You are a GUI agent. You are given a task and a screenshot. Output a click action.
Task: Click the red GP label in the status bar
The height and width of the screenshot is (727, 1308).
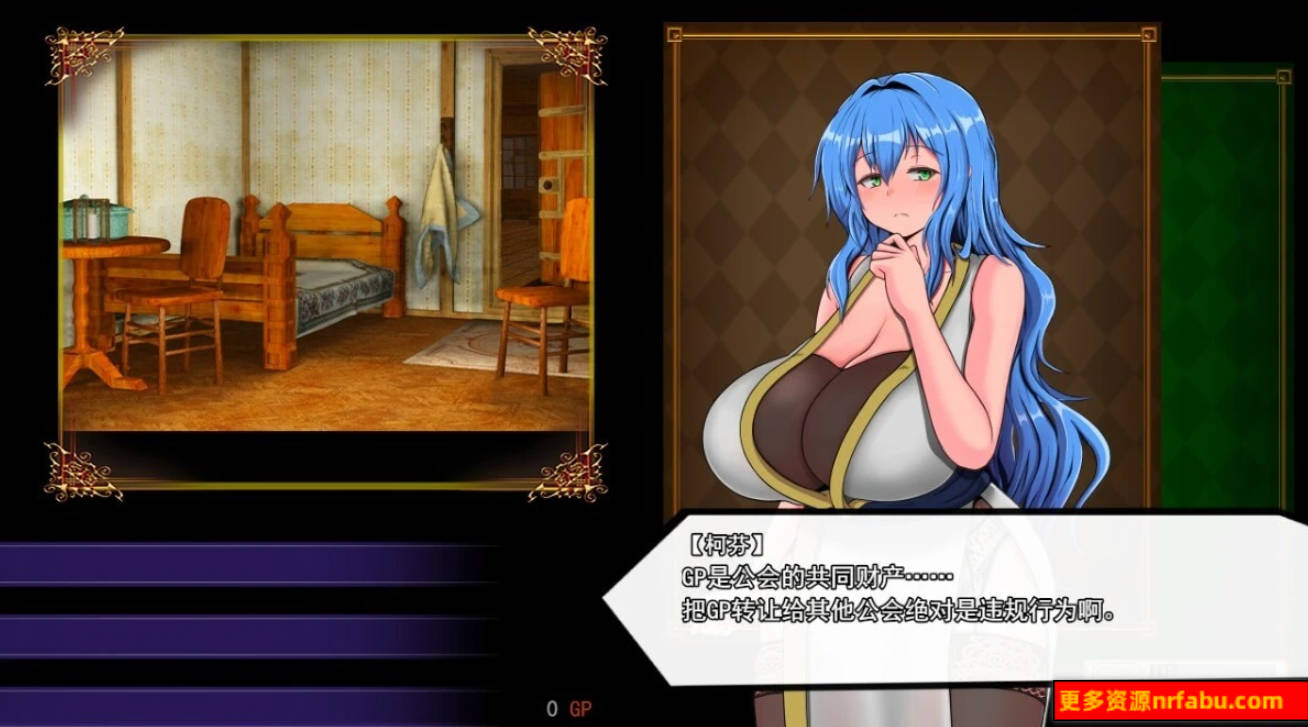point(580,706)
